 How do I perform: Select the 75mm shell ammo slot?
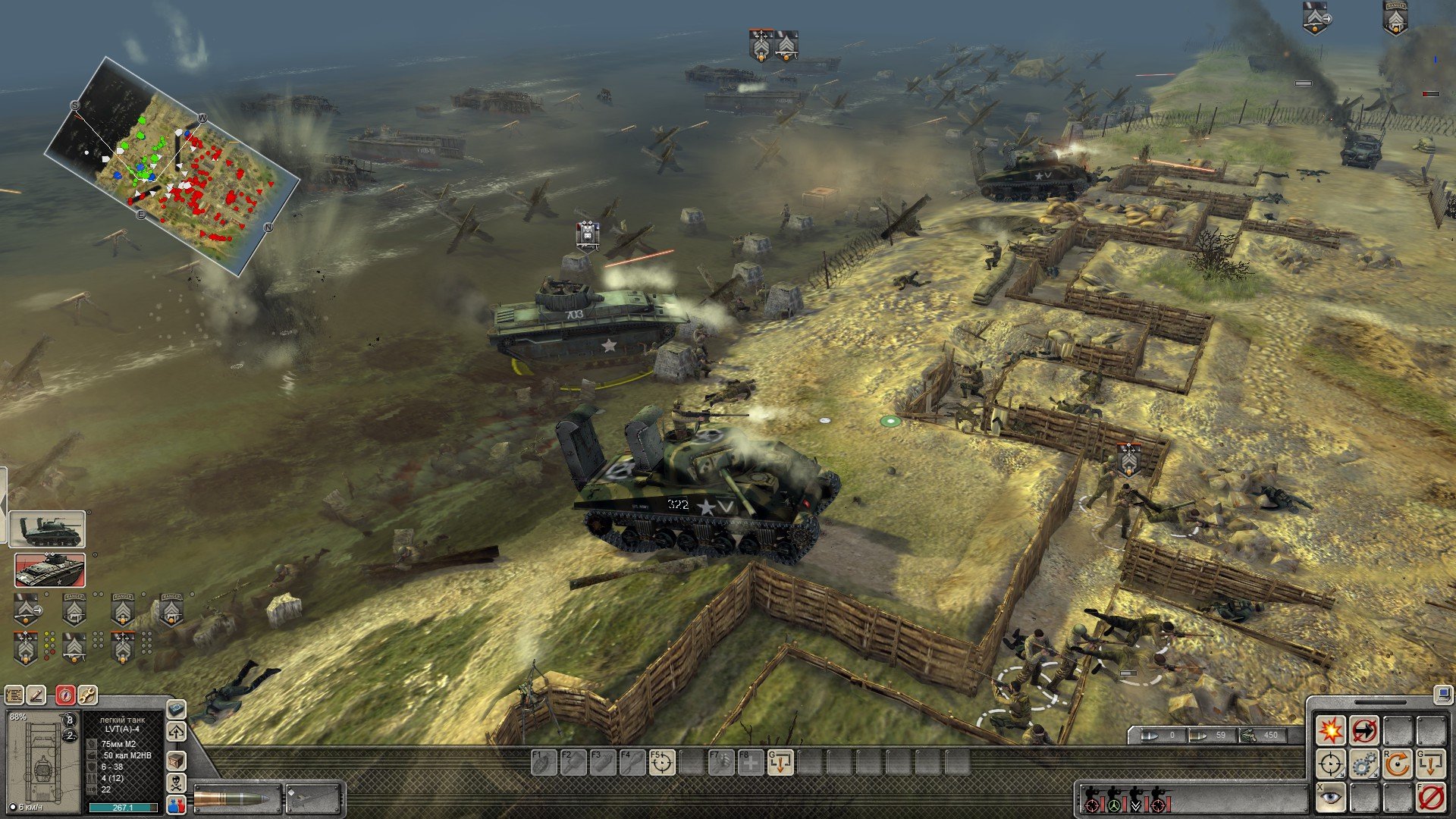pyautogui.click(x=236, y=799)
